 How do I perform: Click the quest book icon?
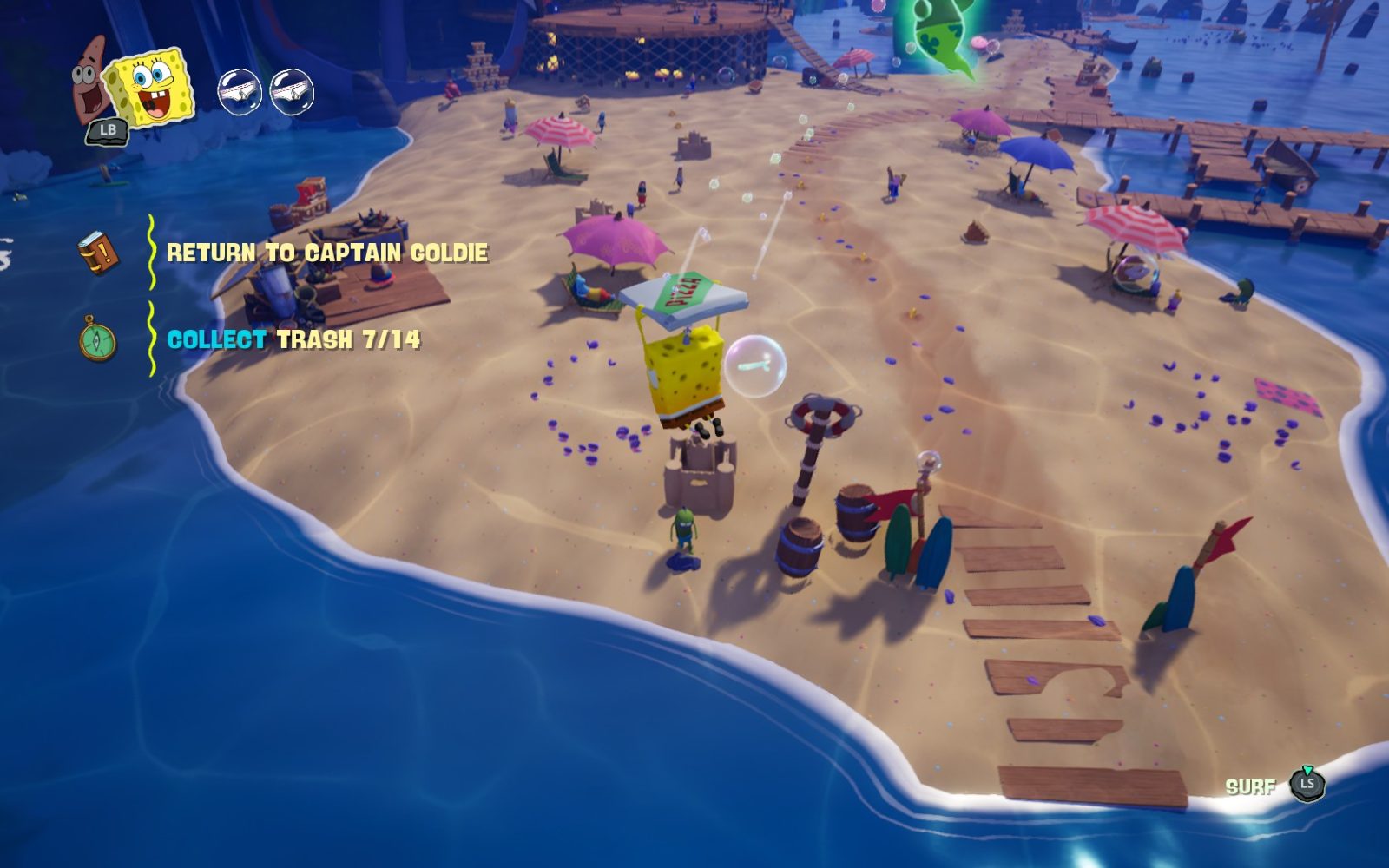[97, 253]
